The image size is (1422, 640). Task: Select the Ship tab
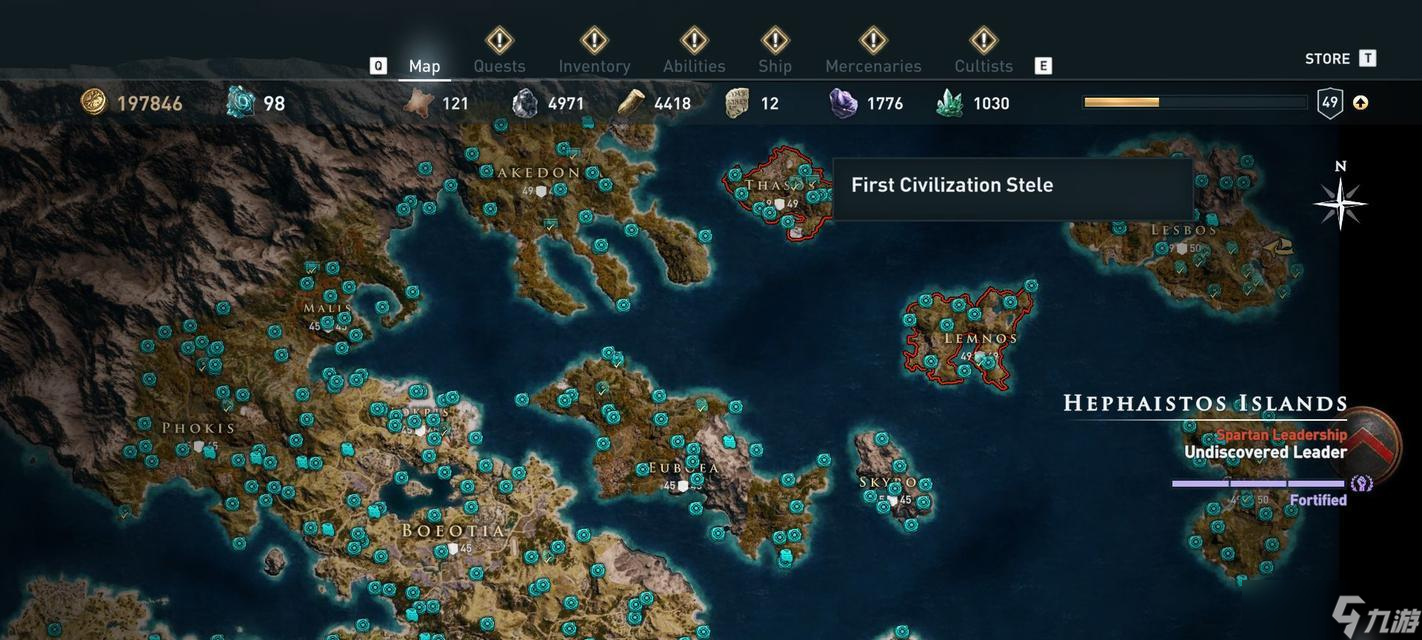click(775, 66)
